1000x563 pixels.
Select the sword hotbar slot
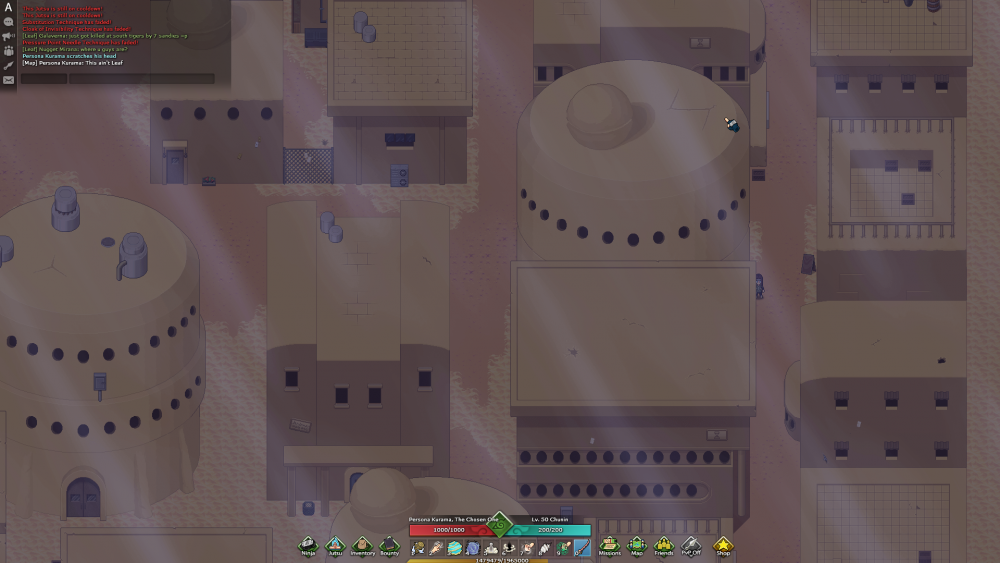pyautogui.click(x=581, y=548)
